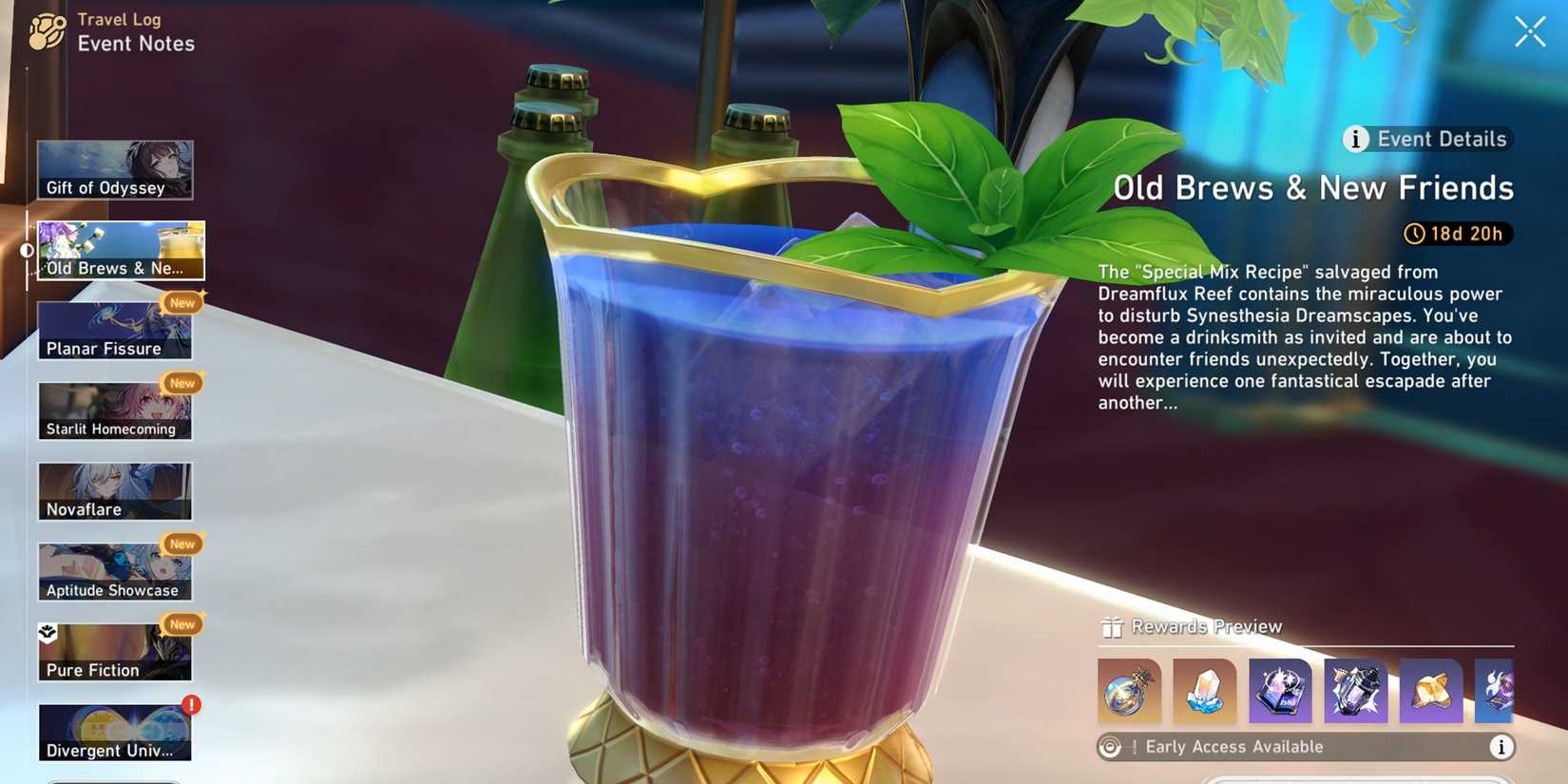Open Pure Fiction from the event list

coord(114,652)
